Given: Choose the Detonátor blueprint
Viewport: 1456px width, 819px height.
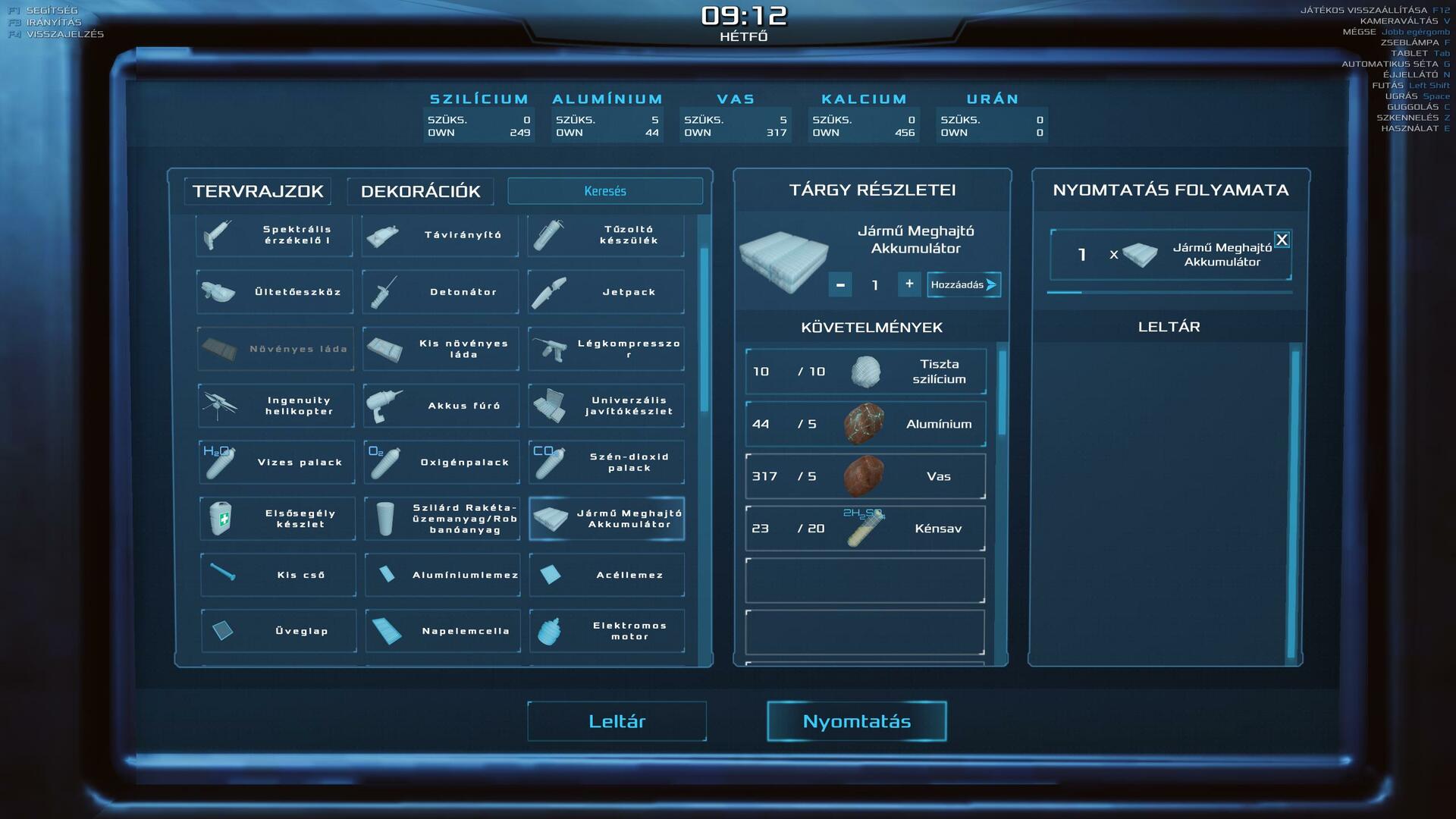Looking at the screenshot, I should [441, 292].
